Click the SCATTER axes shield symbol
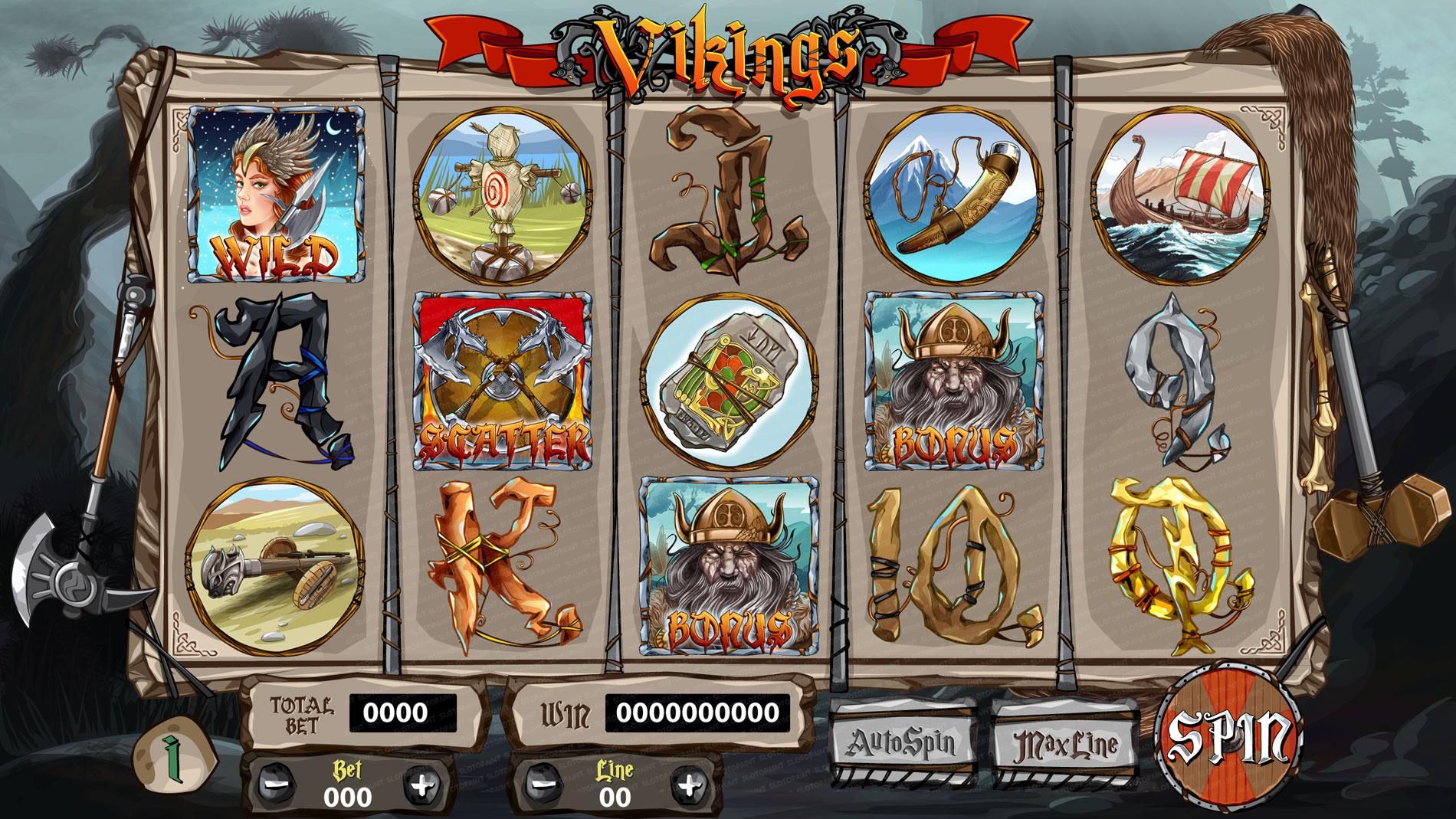1456x819 pixels. (502, 381)
